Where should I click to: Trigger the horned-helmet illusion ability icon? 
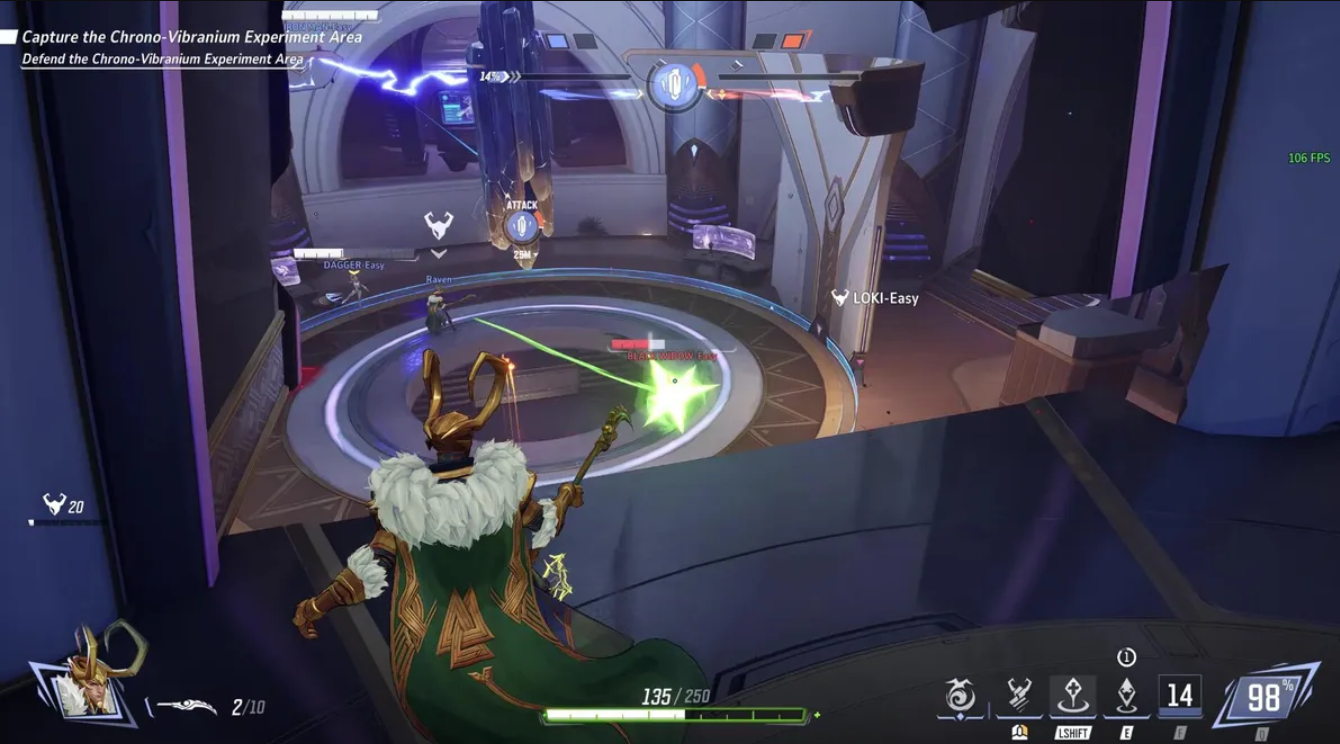coord(1019,696)
